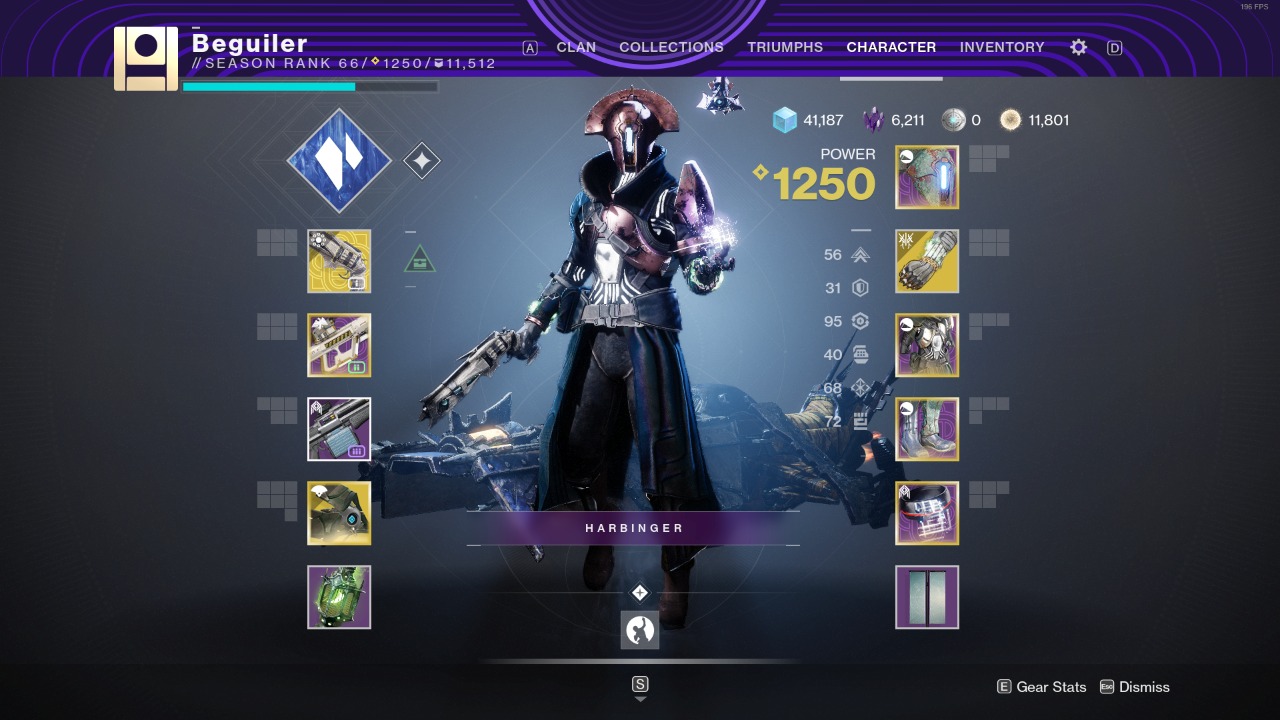Select the power weapon slot

pyautogui.click(x=339, y=429)
